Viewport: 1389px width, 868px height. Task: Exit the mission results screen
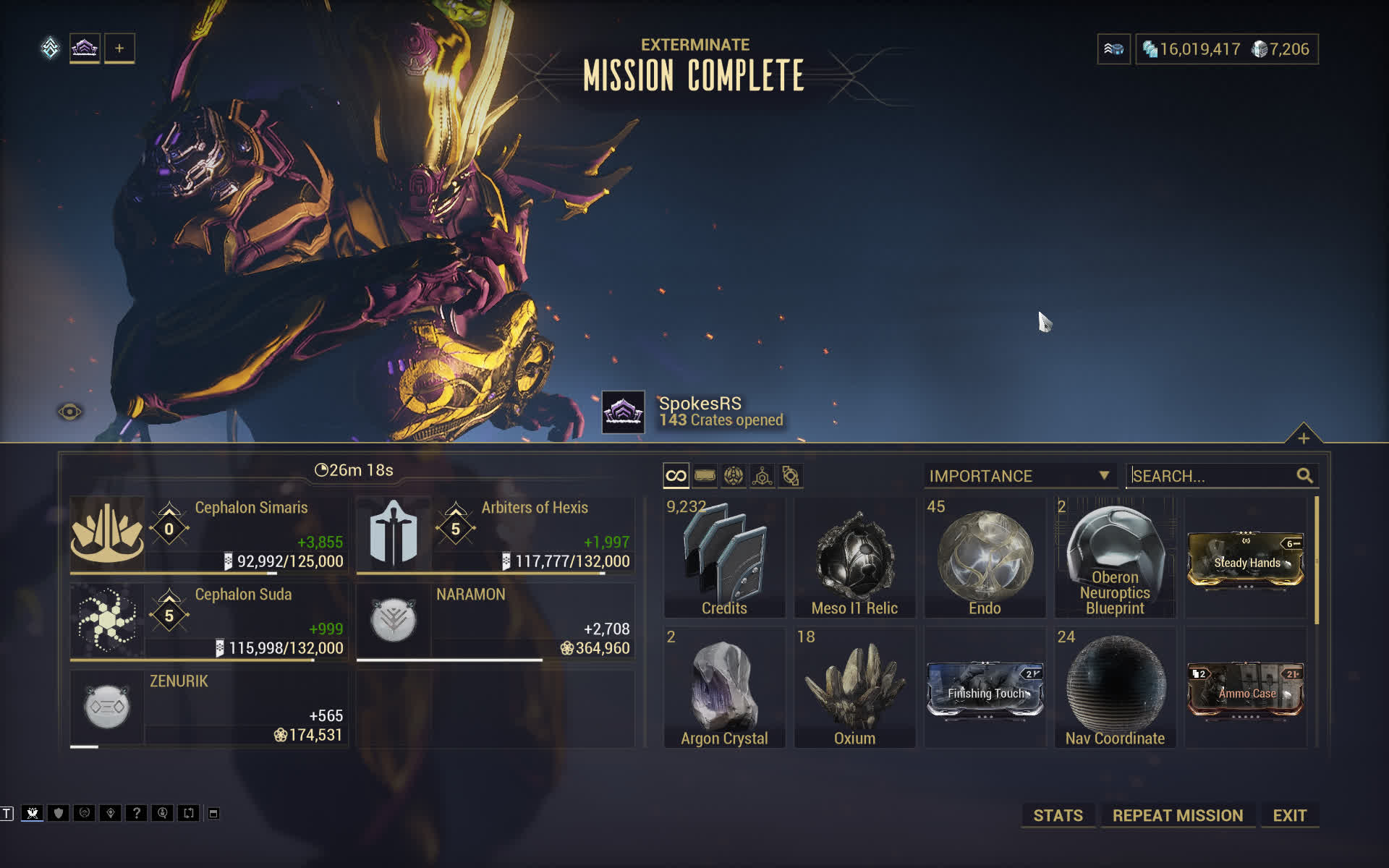(x=1289, y=815)
